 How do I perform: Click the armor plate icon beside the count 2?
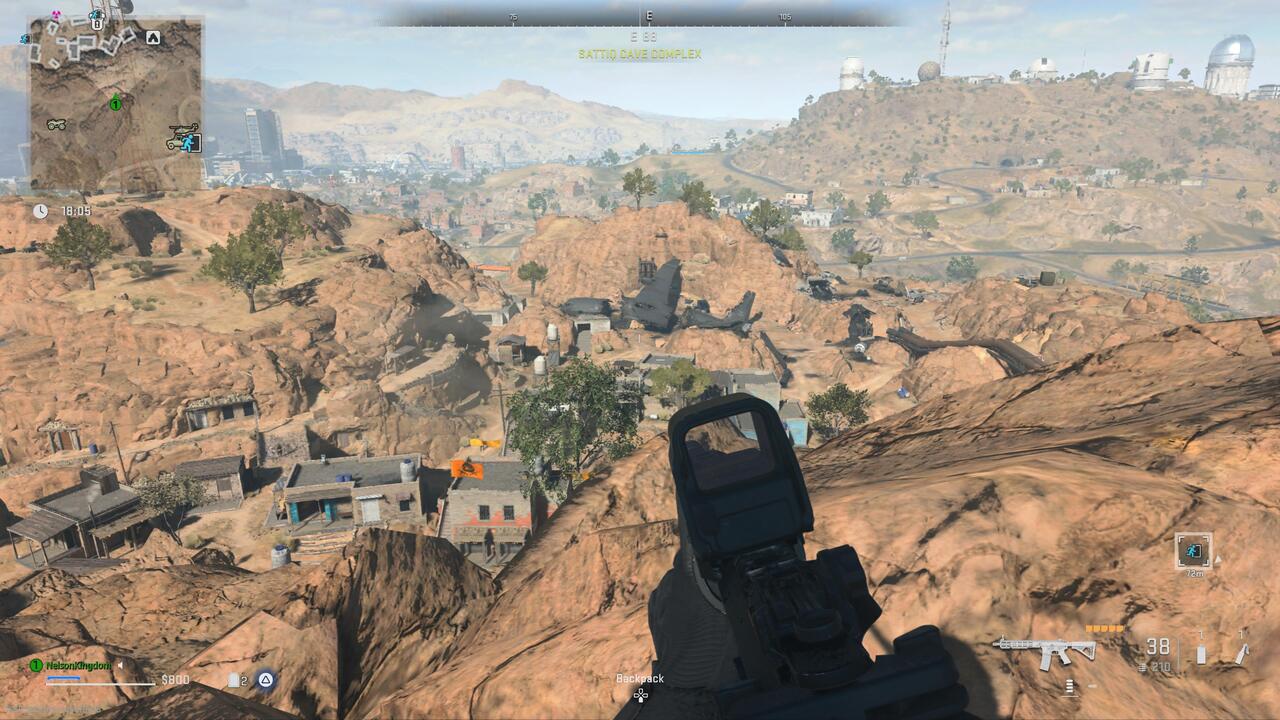(233, 678)
